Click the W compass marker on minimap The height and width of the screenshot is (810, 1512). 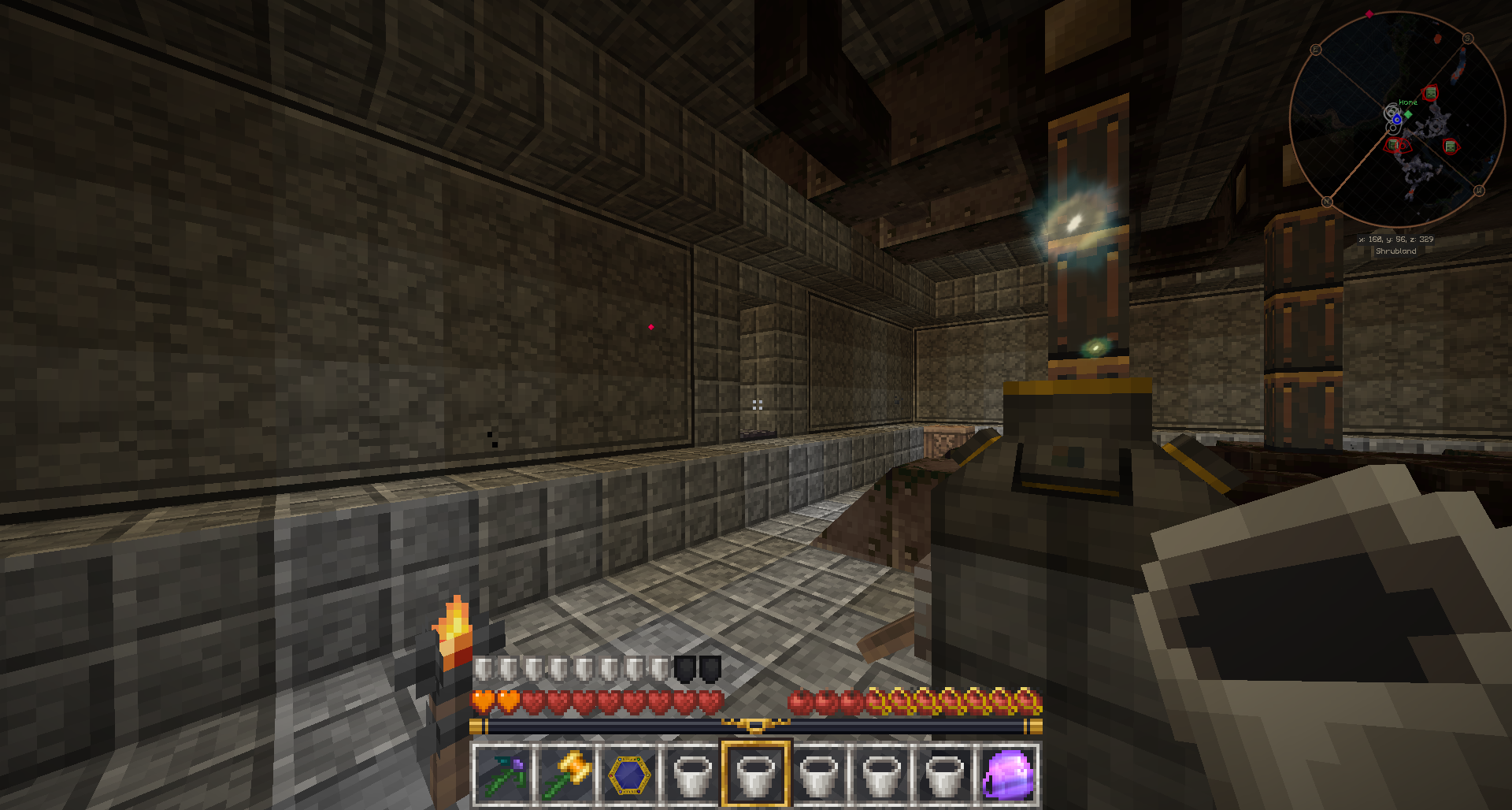1478,190
